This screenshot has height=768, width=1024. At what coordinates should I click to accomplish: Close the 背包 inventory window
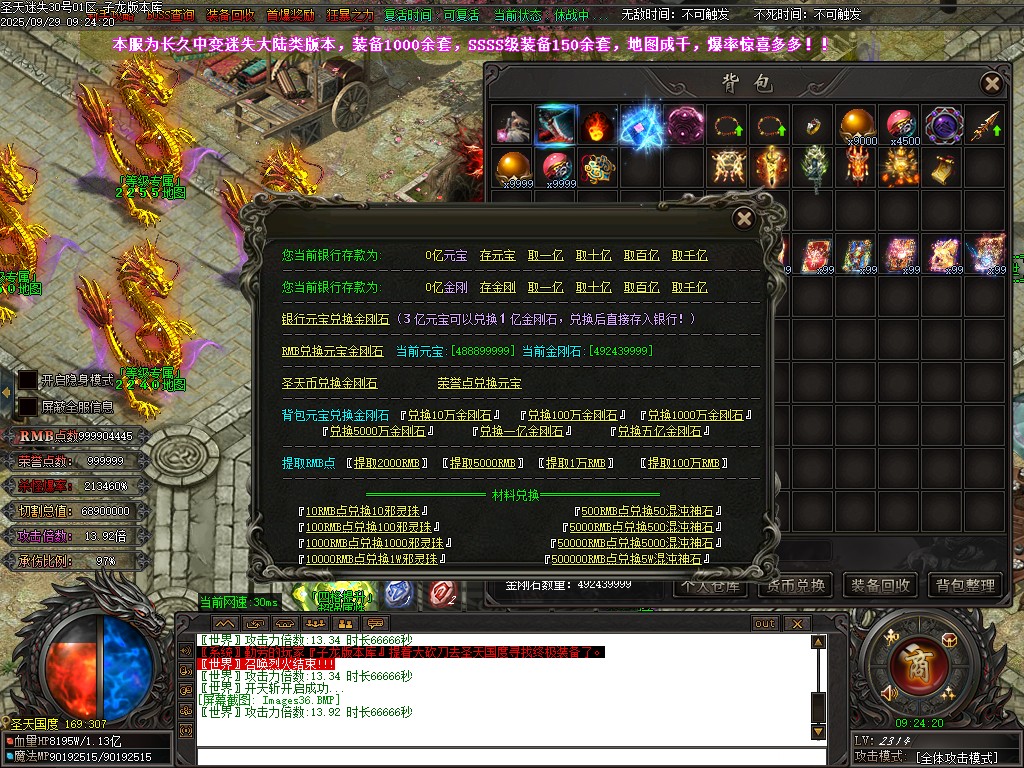click(x=991, y=83)
